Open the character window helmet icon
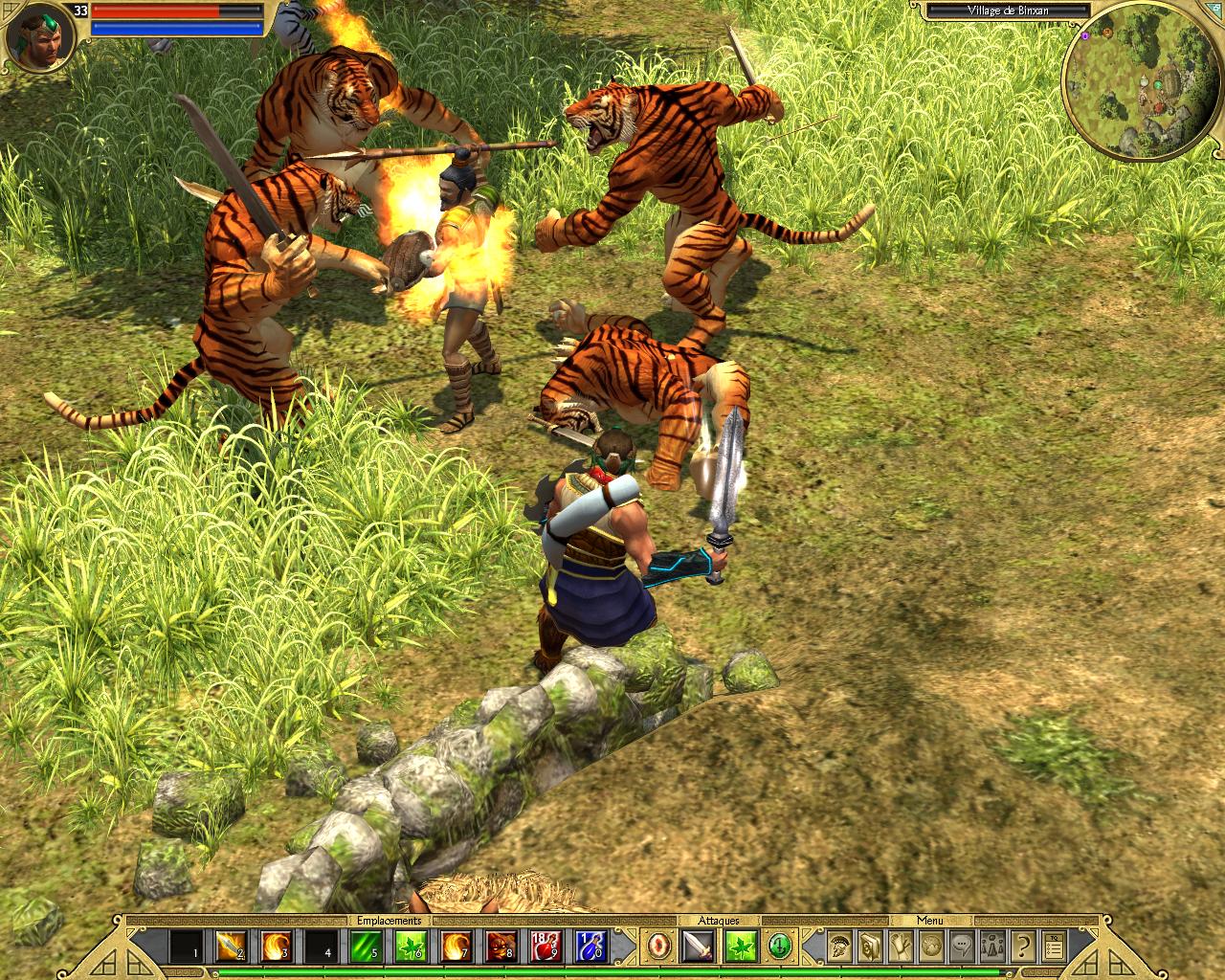This screenshot has height=980, width=1225. coord(838,946)
